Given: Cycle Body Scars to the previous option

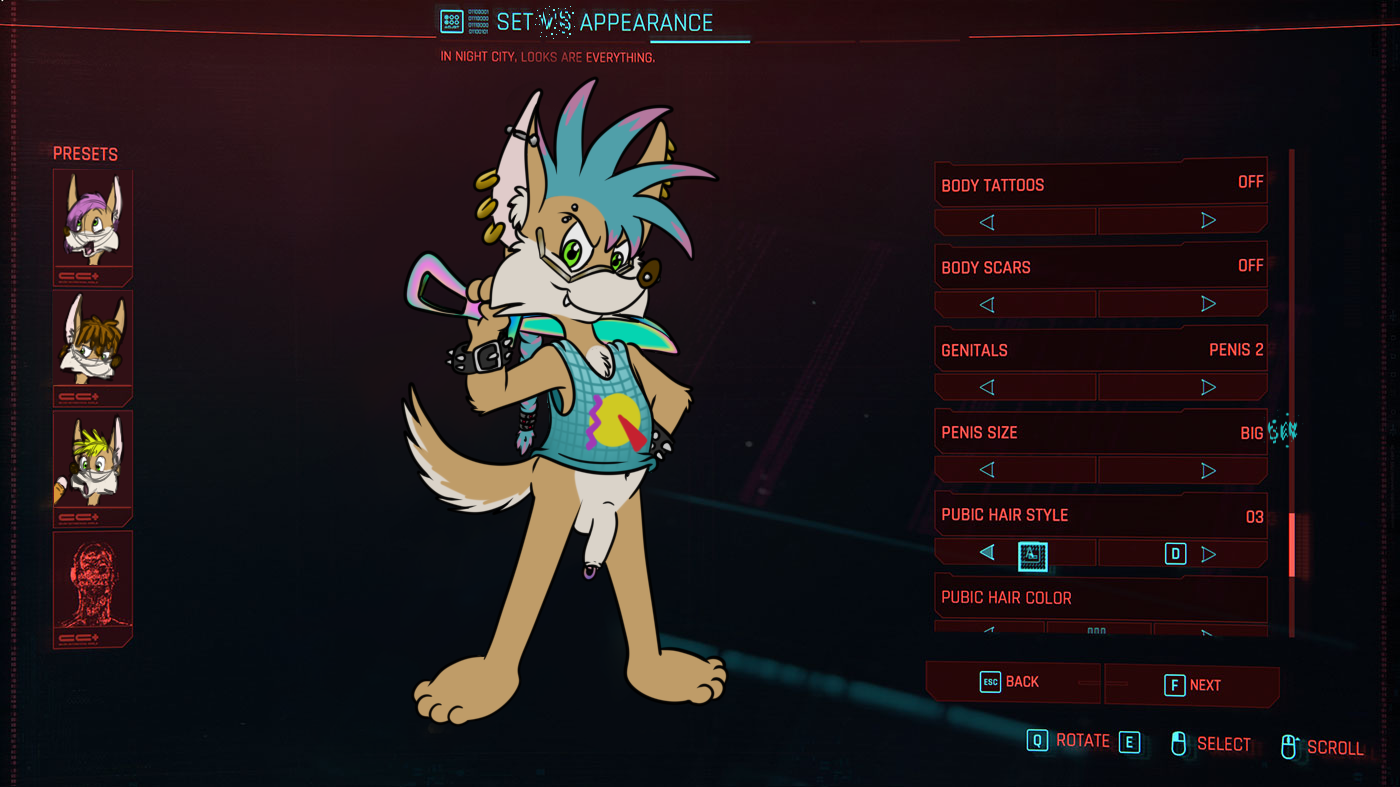Looking at the screenshot, I should pyautogui.click(x=987, y=304).
